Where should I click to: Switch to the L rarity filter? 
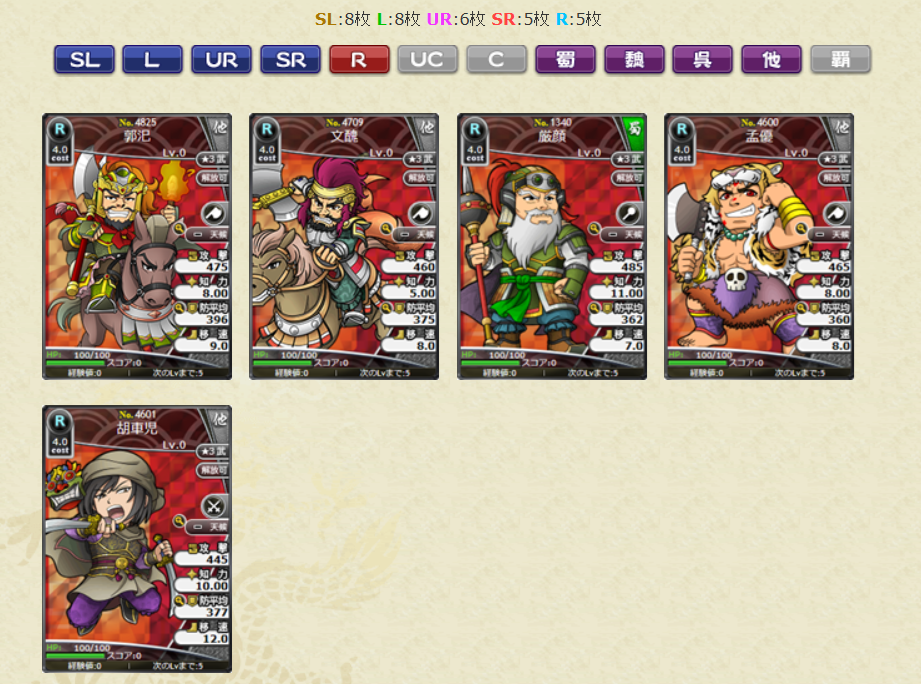coord(152,60)
